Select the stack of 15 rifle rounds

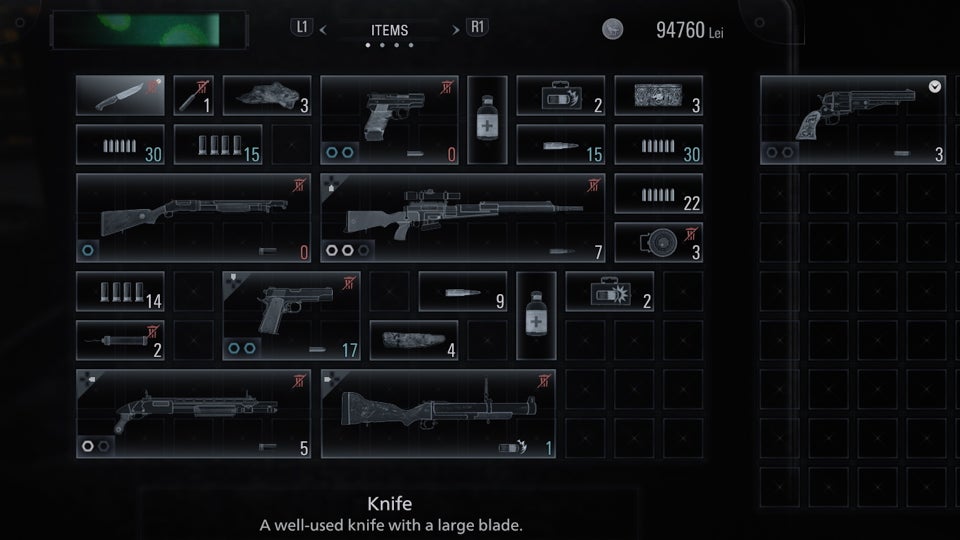click(560, 145)
